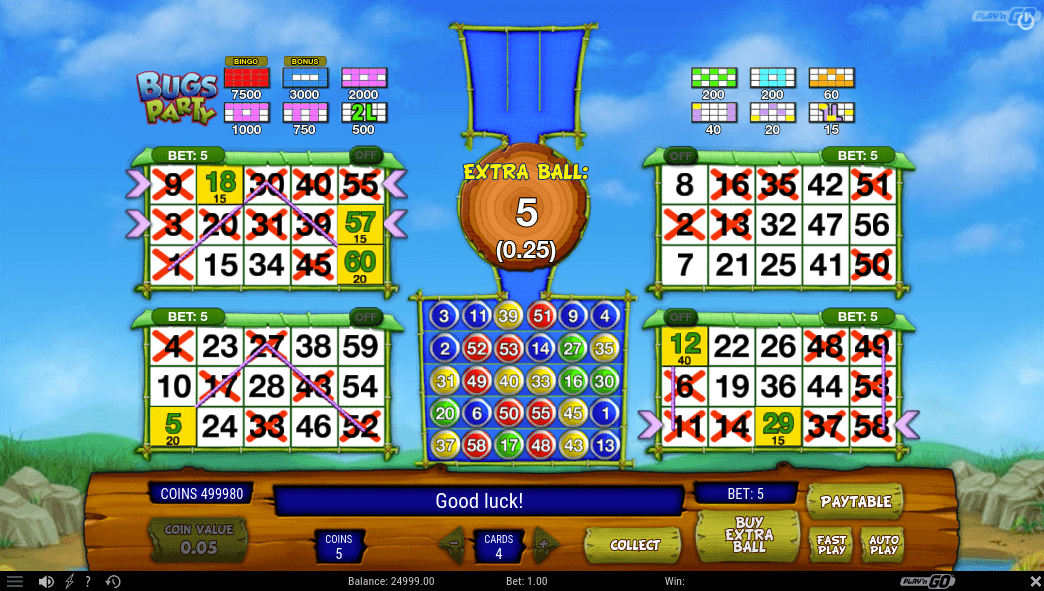Start Auto Play
Screen dimensions: 1044x591
tap(883, 546)
